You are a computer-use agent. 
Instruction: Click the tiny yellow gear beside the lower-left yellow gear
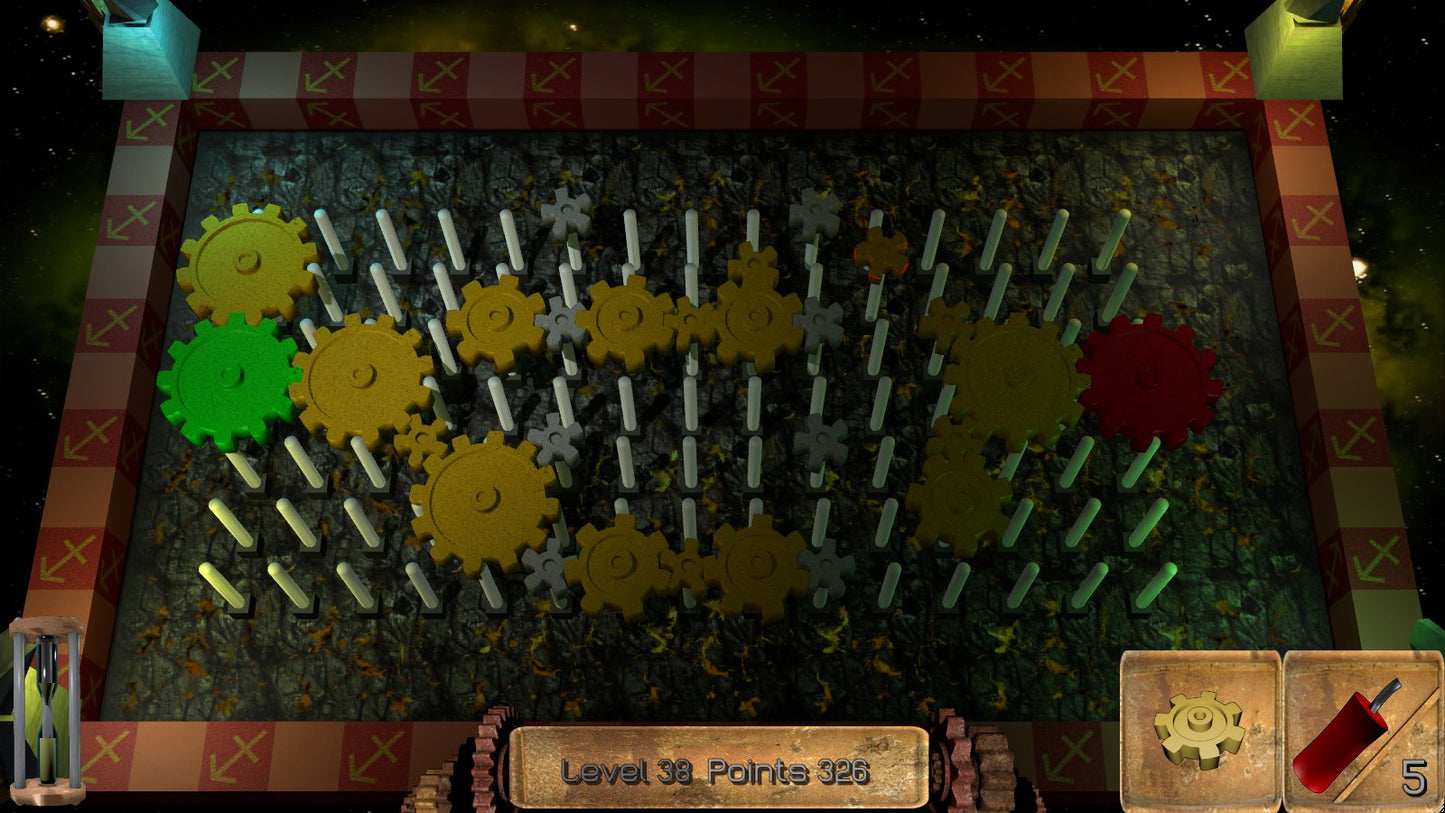[423, 442]
